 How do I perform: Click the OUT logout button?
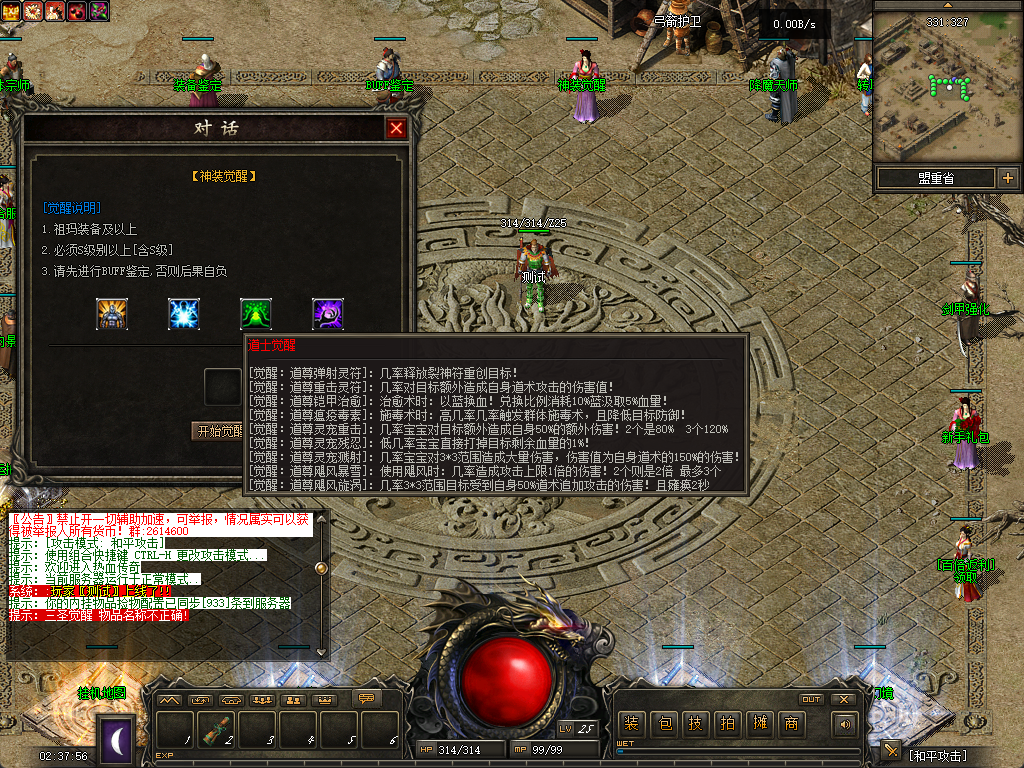click(811, 699)
